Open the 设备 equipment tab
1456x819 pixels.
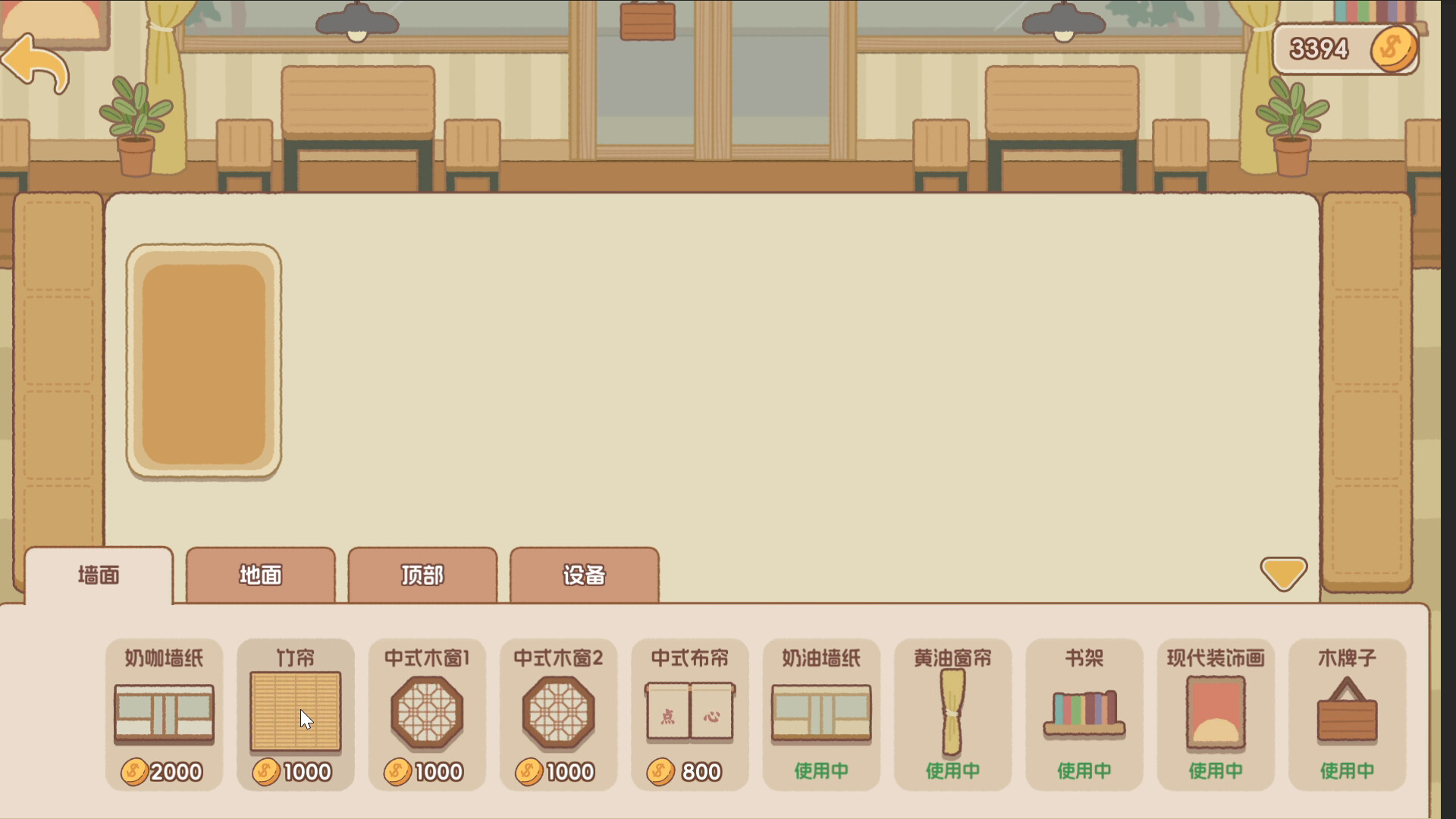[585, 576]
